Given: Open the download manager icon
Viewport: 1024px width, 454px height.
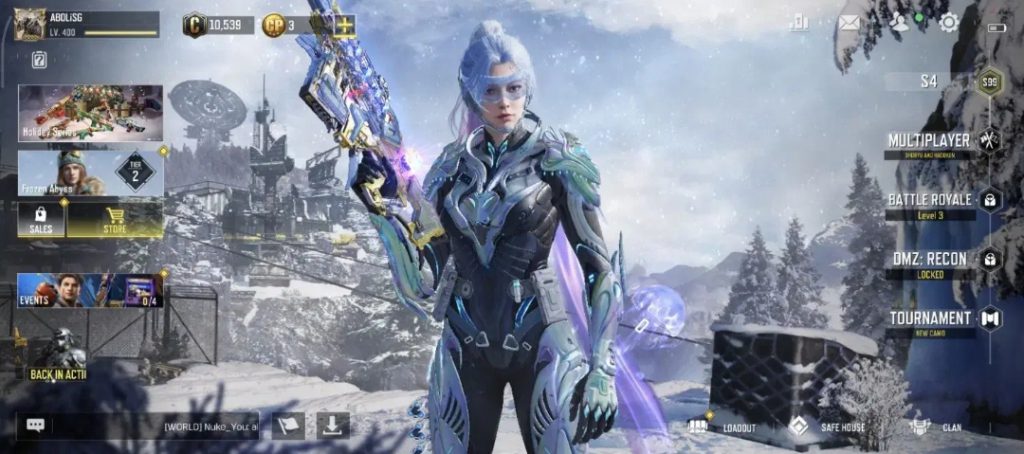Looking at the screenshot, I should click(x=333, y=425).
